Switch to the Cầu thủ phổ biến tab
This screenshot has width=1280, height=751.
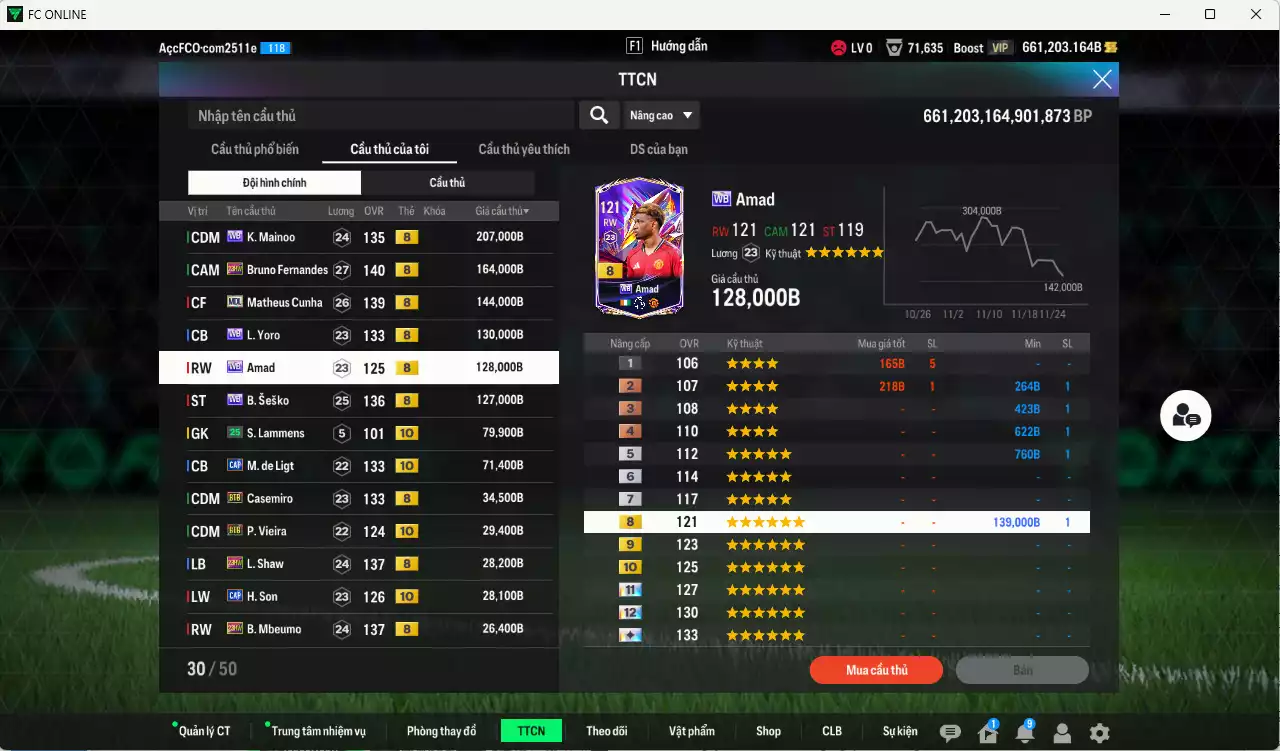point(253,149)
